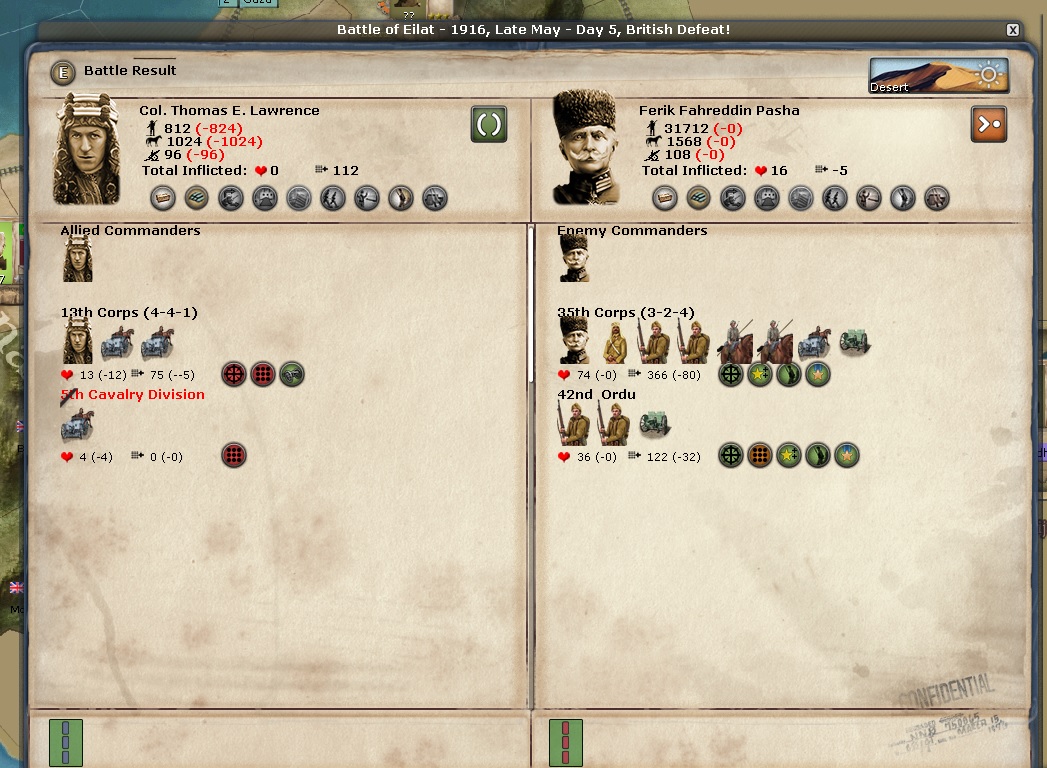Click Ferik Fahreddin Pasha's large portrait
Screen dimensions: 1047x768
[587, 150]
